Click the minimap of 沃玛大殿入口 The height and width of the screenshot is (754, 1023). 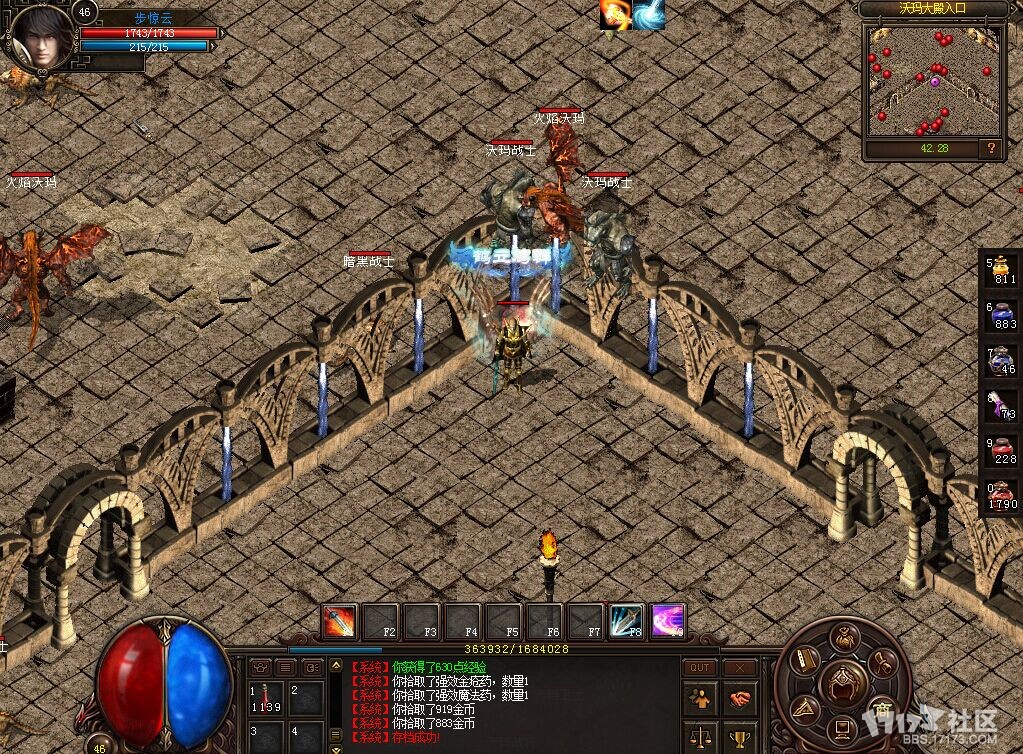pos(933,81)
